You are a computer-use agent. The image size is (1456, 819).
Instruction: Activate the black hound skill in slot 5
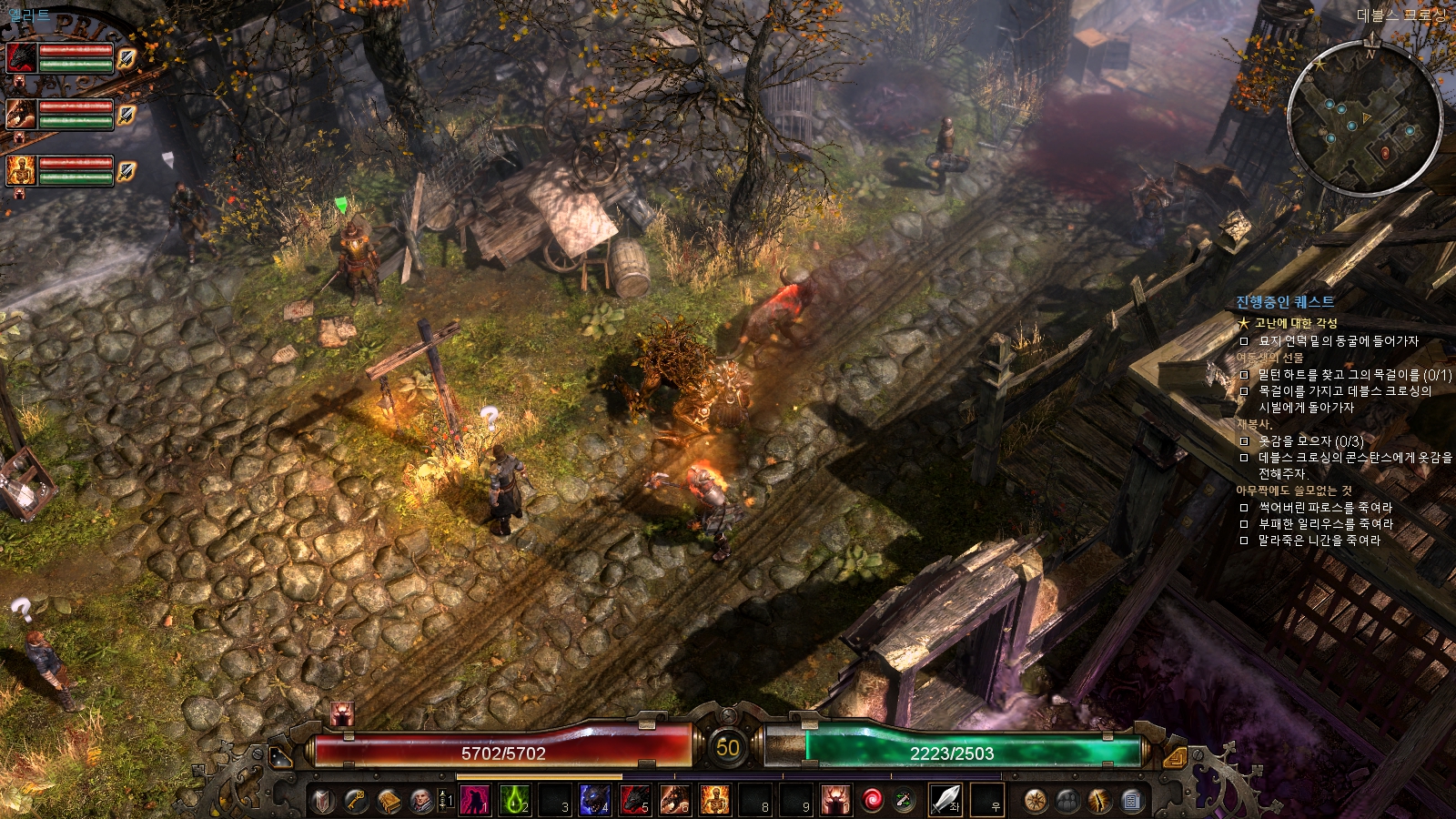click(634, 801)
